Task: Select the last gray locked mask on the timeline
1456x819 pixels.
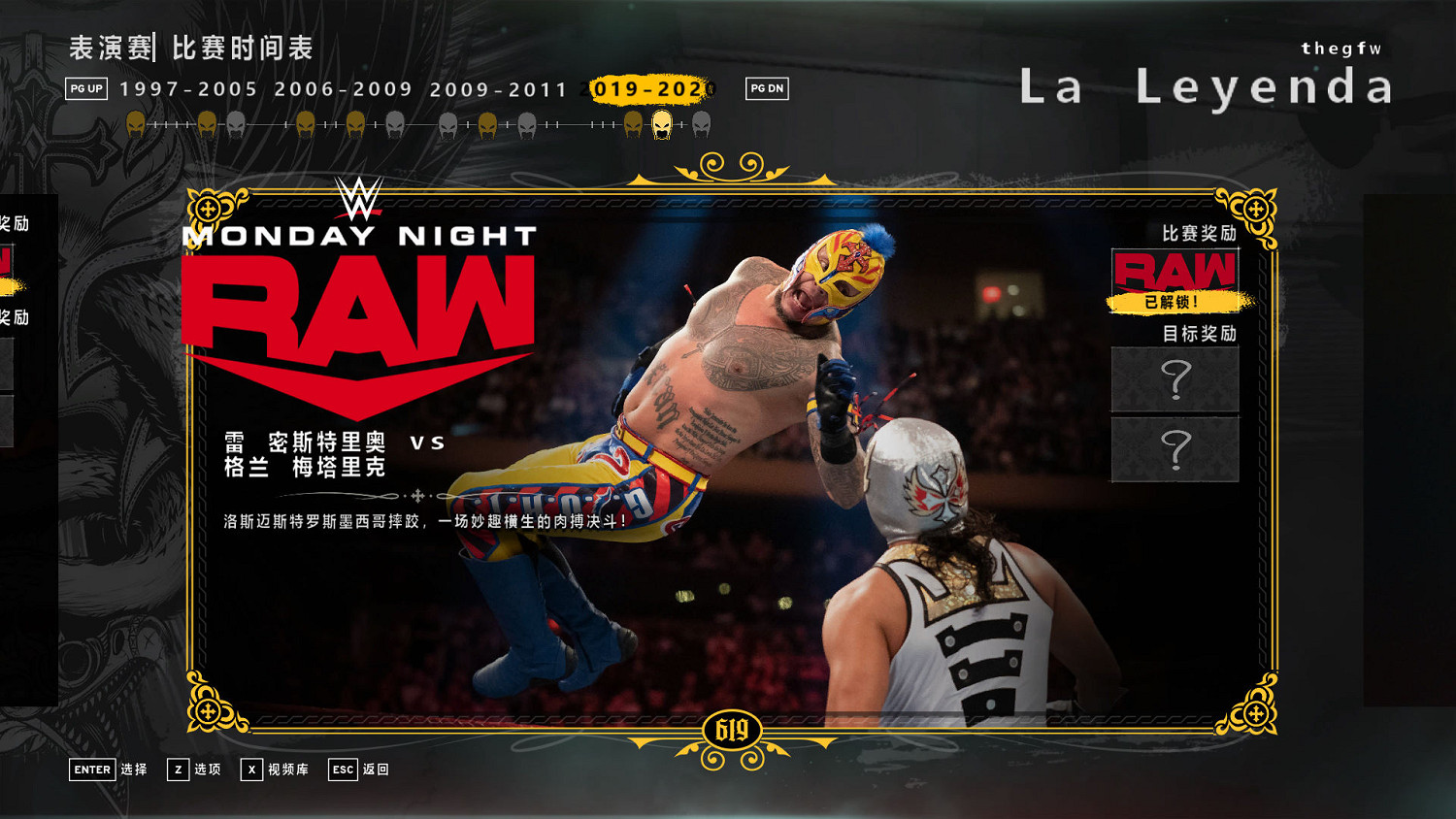Action: (697, 124)
